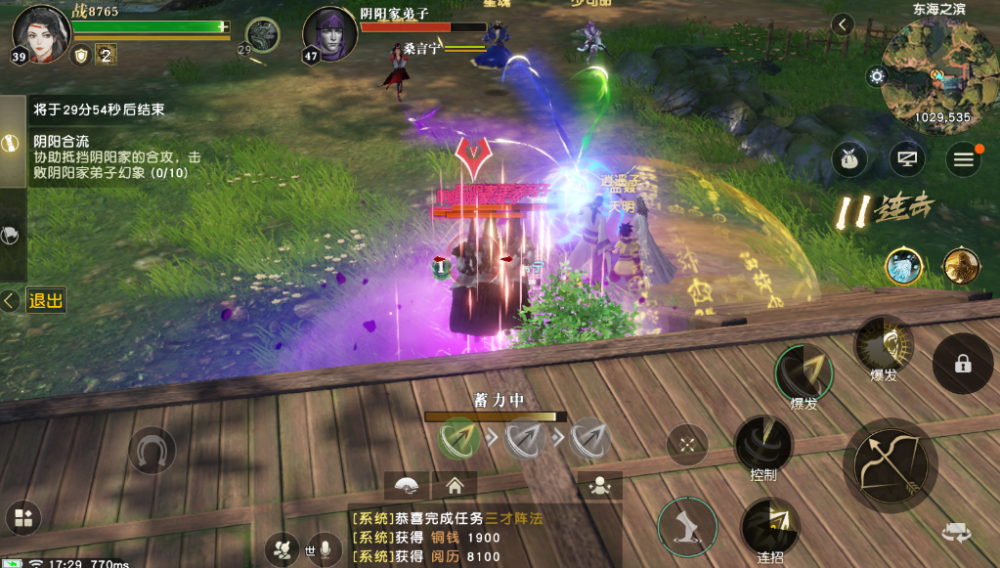
Task: Open the four-squares menu button
Action: point(23,518)
